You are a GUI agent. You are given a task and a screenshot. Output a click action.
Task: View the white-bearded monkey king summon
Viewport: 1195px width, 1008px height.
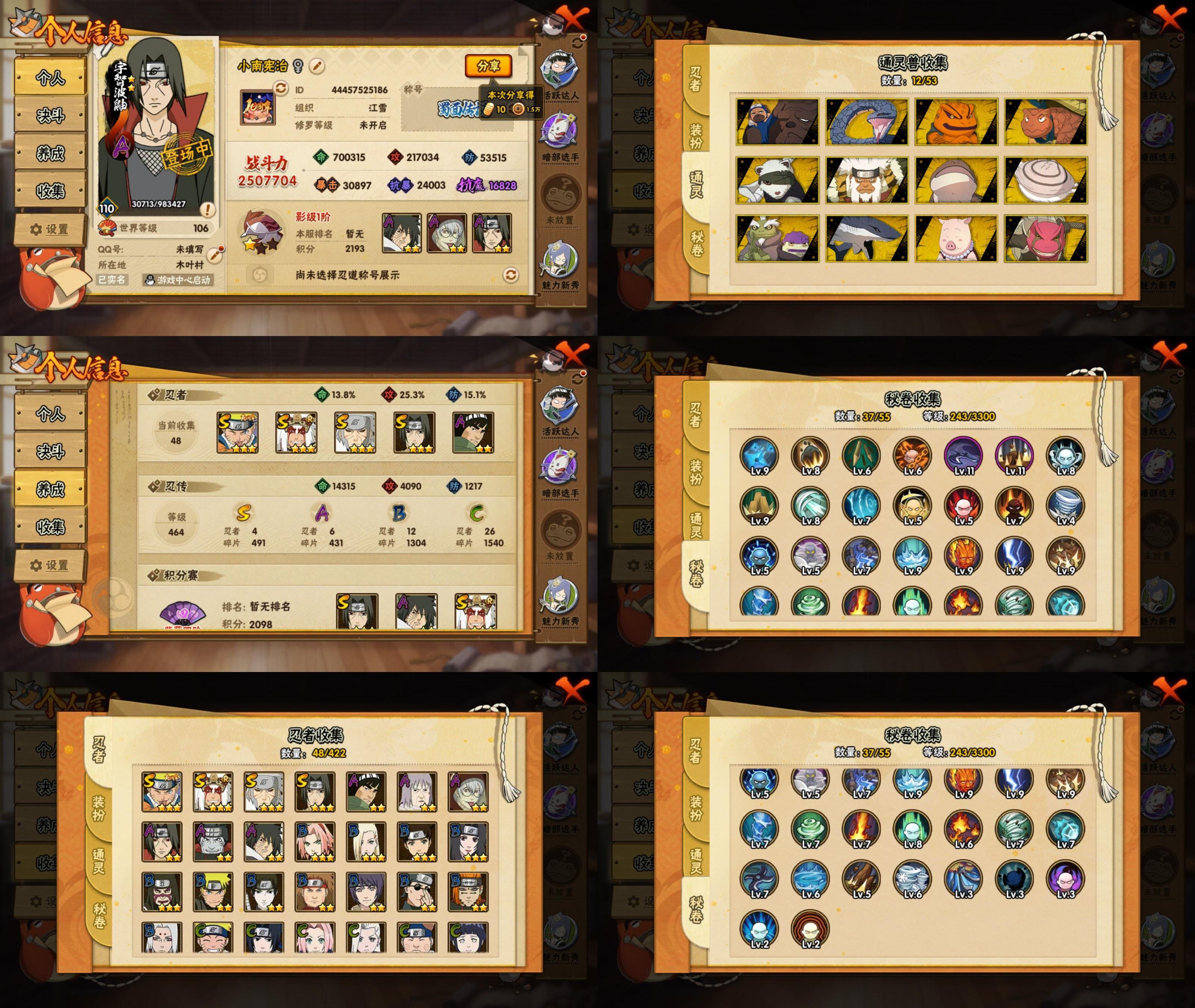866,181
